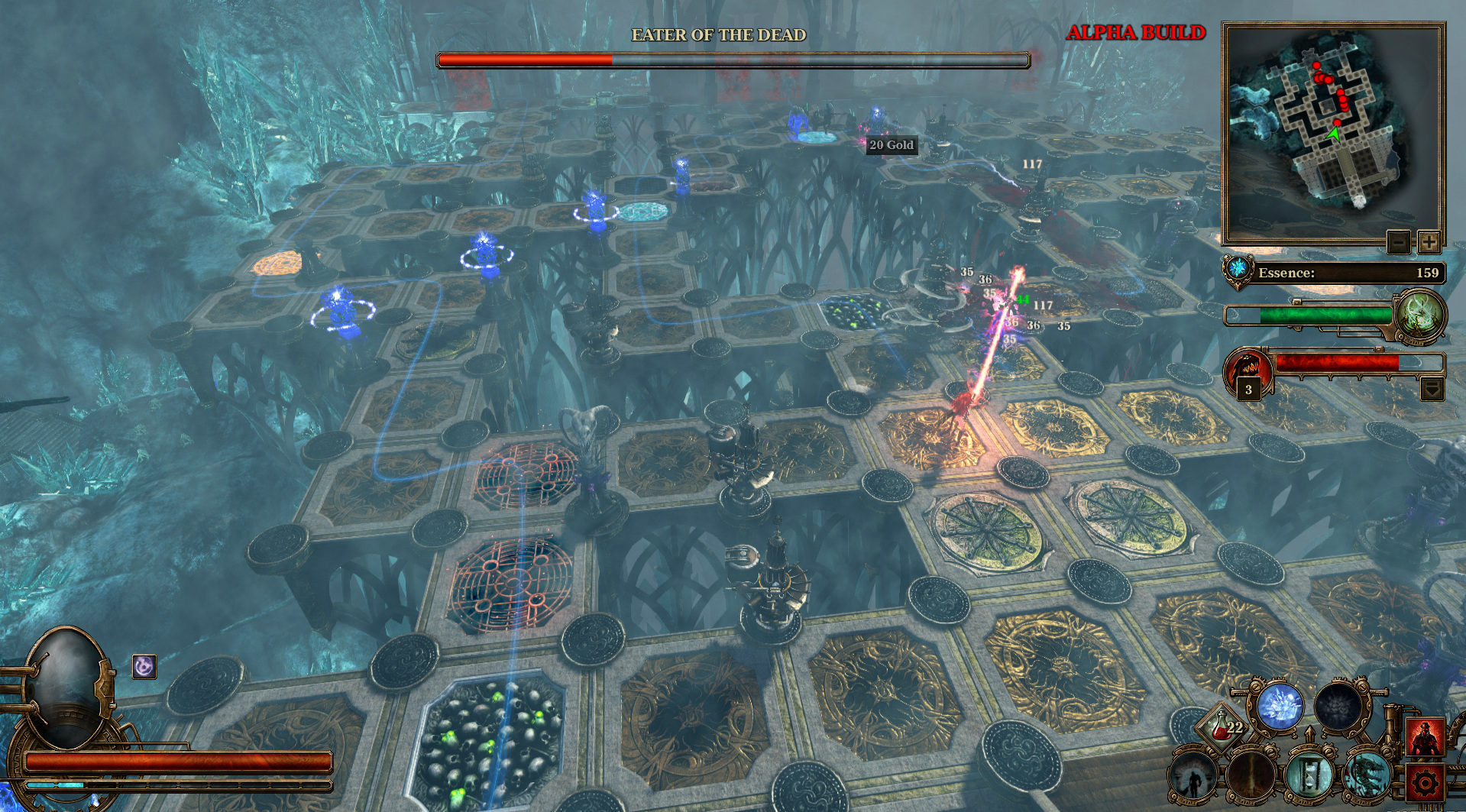
Task: Click the snarling monster wave icon
Action: pyautogui.click(x=1246, y=368)
